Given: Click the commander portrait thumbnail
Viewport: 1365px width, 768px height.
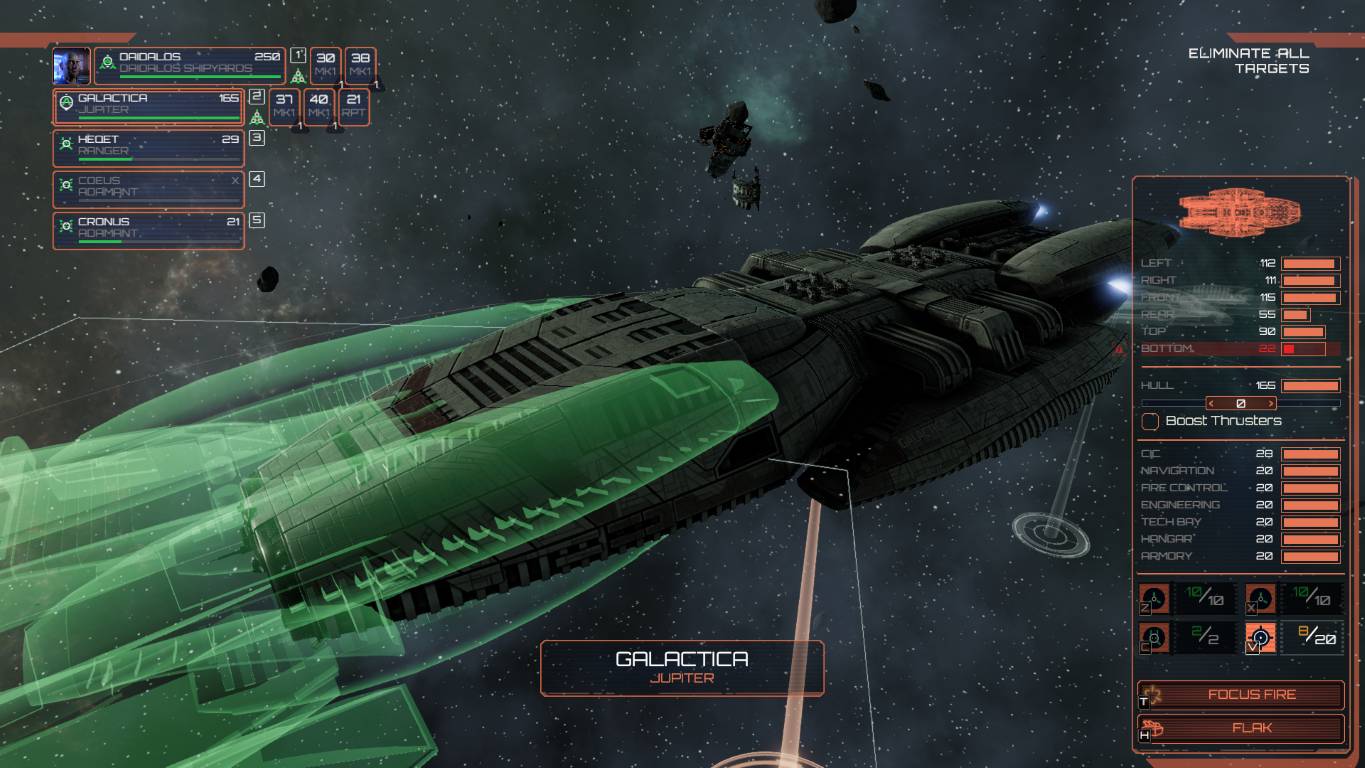Looking at the screenshot, I should pyautogui.click(x=72, y=65).
